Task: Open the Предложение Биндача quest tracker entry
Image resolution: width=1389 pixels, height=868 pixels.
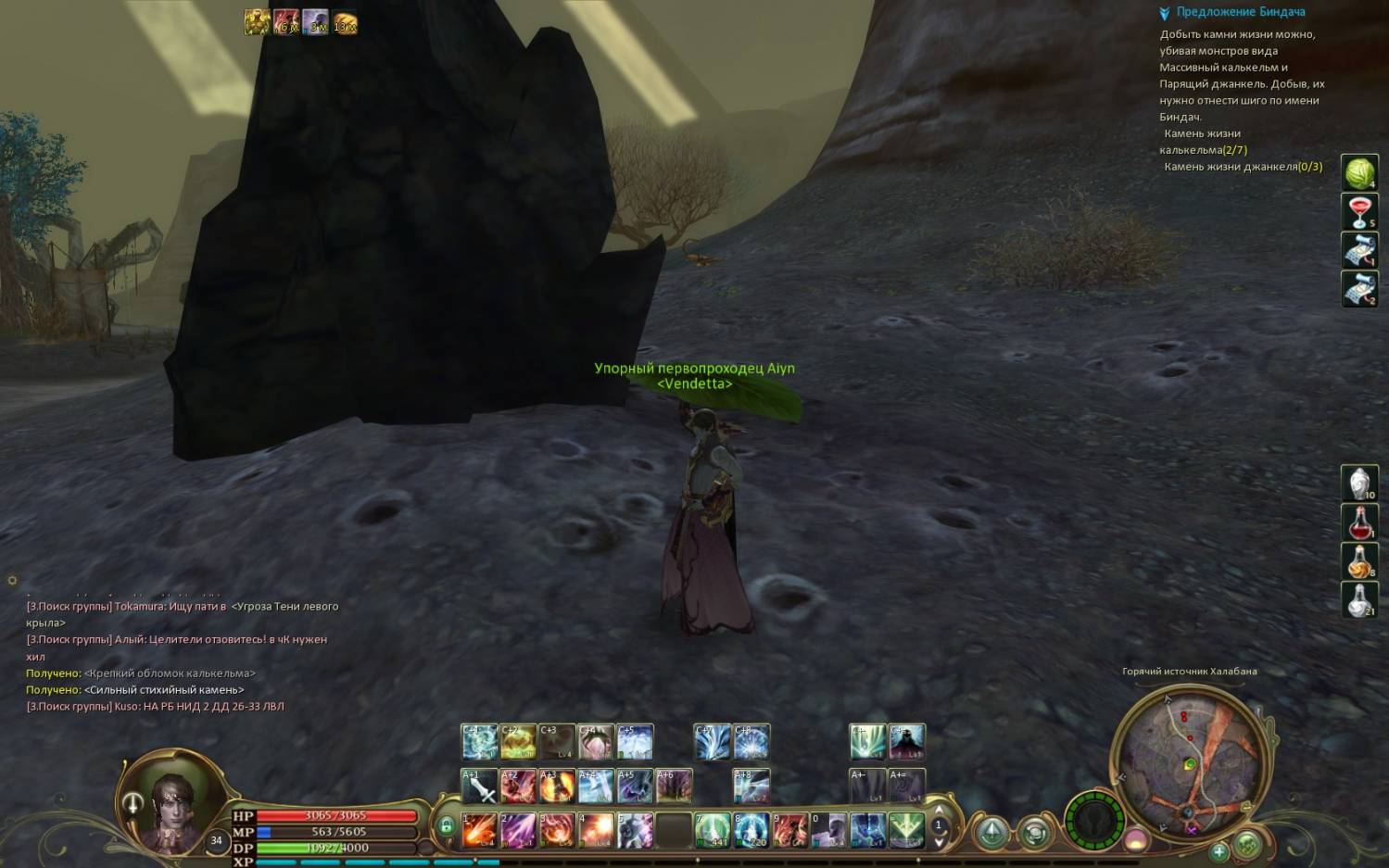Action: (1240, 12)
